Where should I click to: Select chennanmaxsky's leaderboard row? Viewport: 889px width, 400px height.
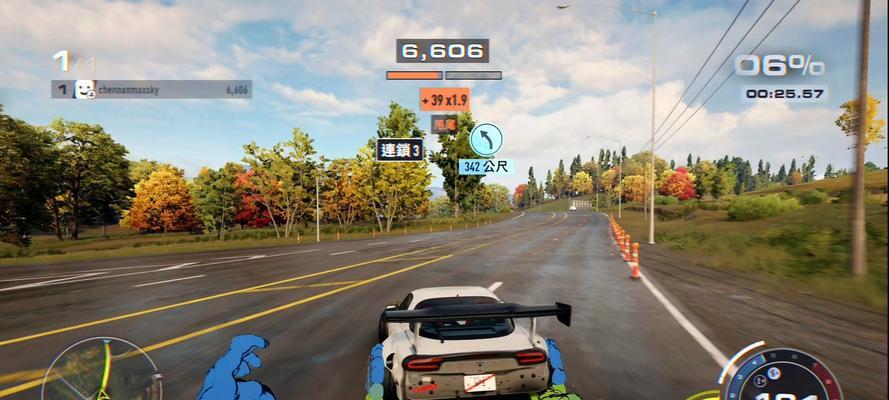(x=151, y=89)
